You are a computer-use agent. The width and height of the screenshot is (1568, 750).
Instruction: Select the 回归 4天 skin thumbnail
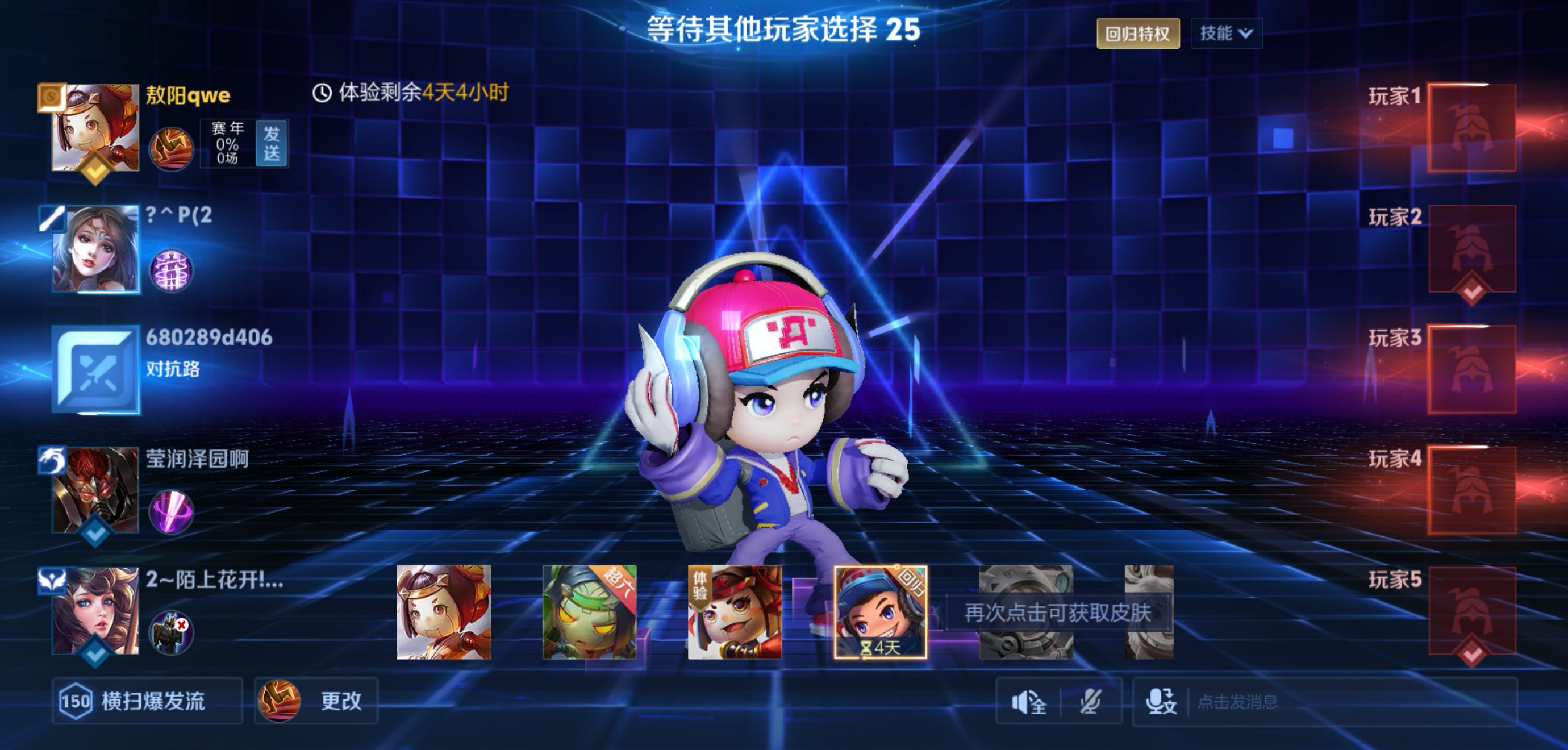[x=880, y=612]
